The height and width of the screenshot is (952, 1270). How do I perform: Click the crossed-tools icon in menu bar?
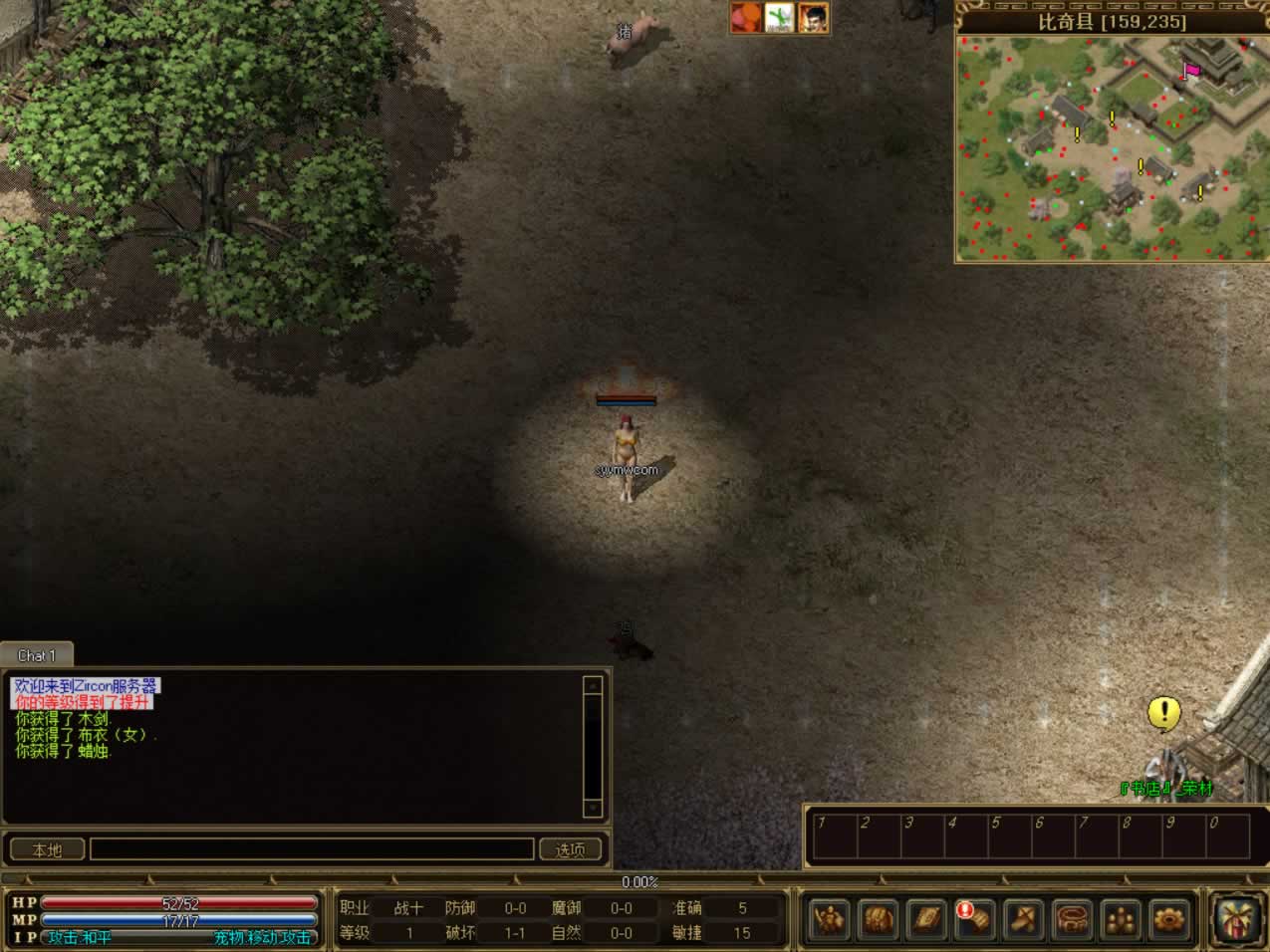pos(1023,918)
